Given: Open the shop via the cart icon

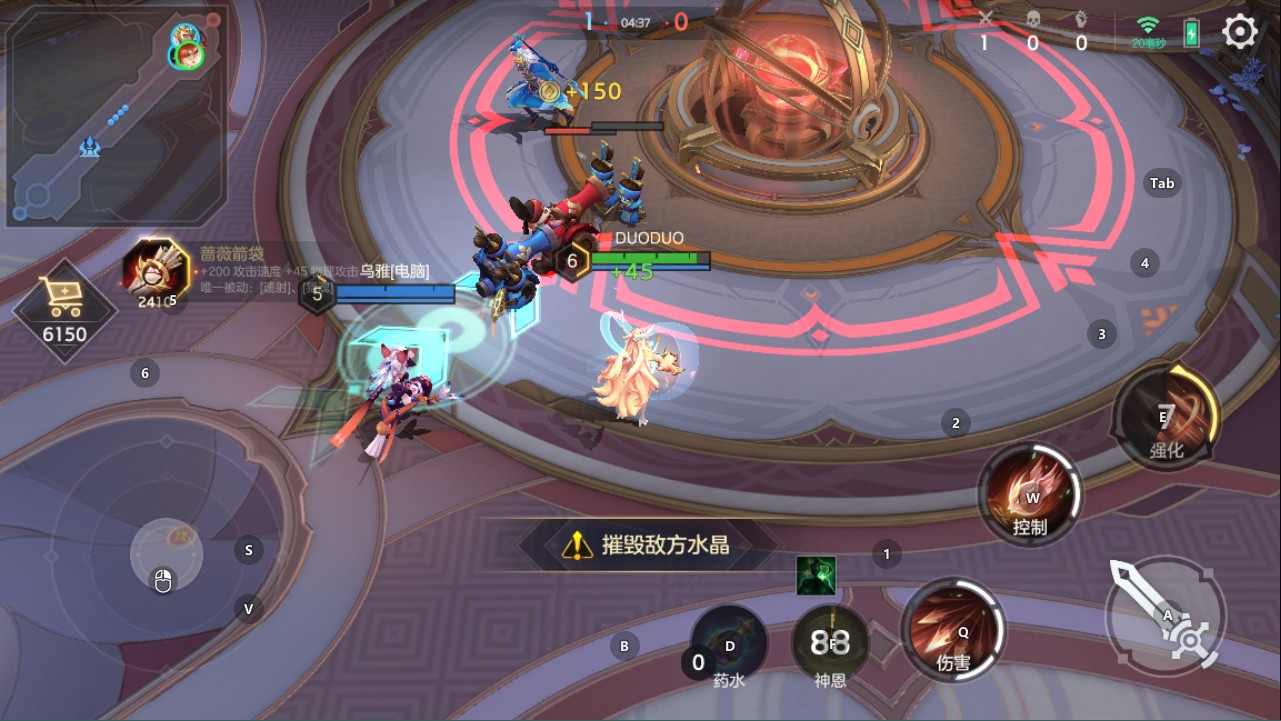Looking at the screenshot, I should point(62,296).
